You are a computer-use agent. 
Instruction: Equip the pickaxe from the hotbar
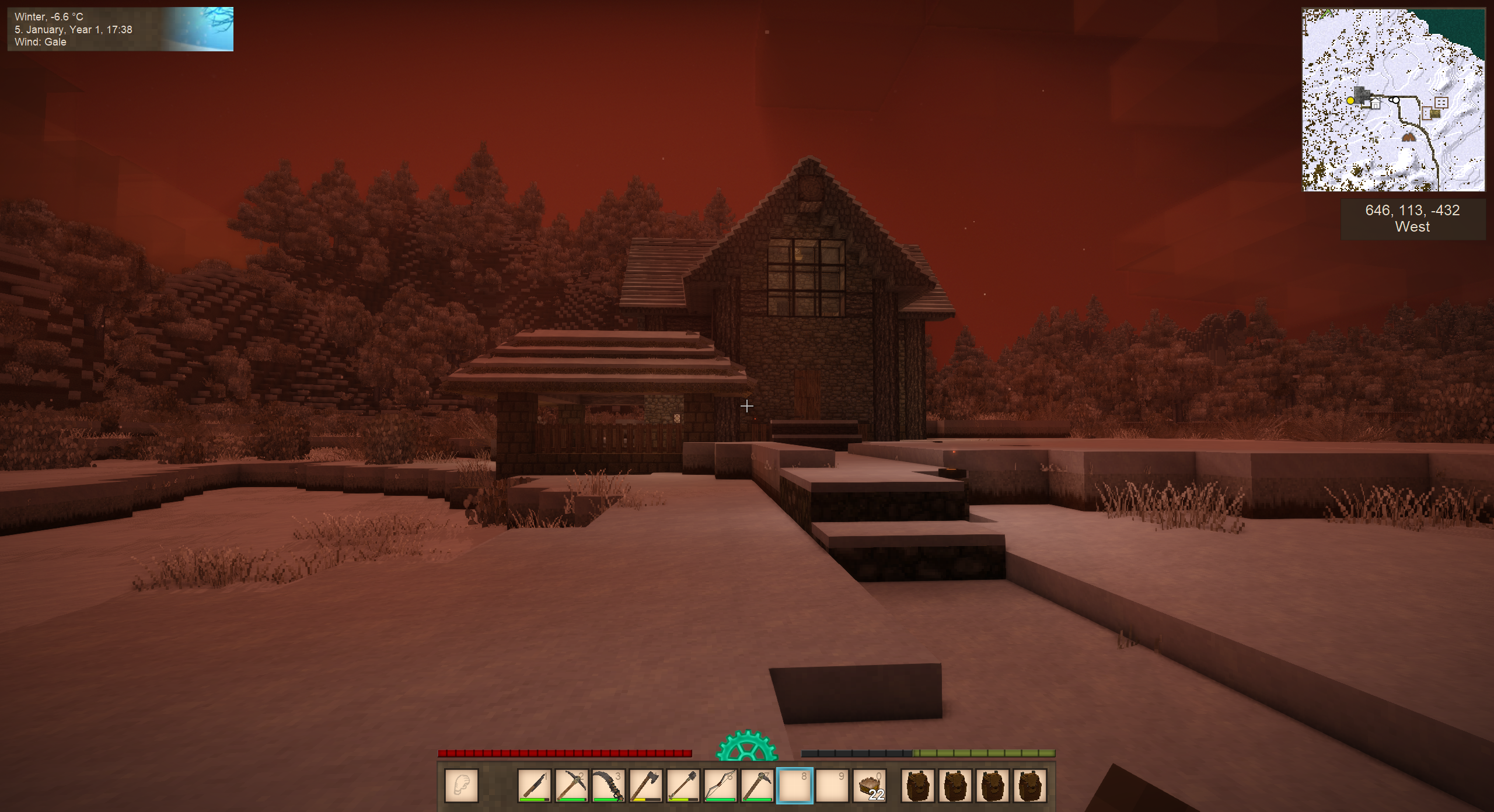pyautogui.click(x=572, y=785)
